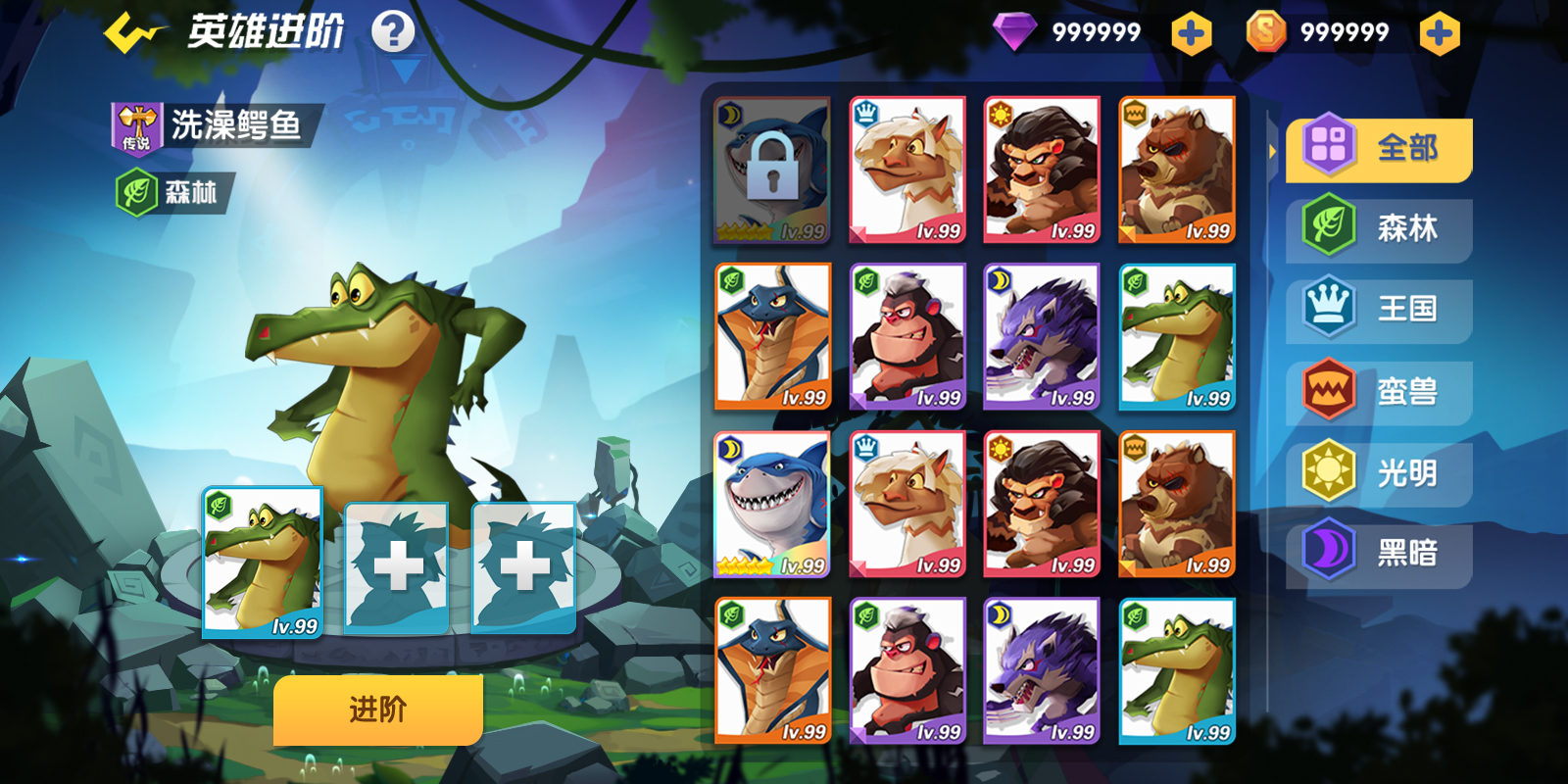Viewport: 1568px width, 784px height.
Task: Choose the 光明 faction filter
Action: point(1380,473)
